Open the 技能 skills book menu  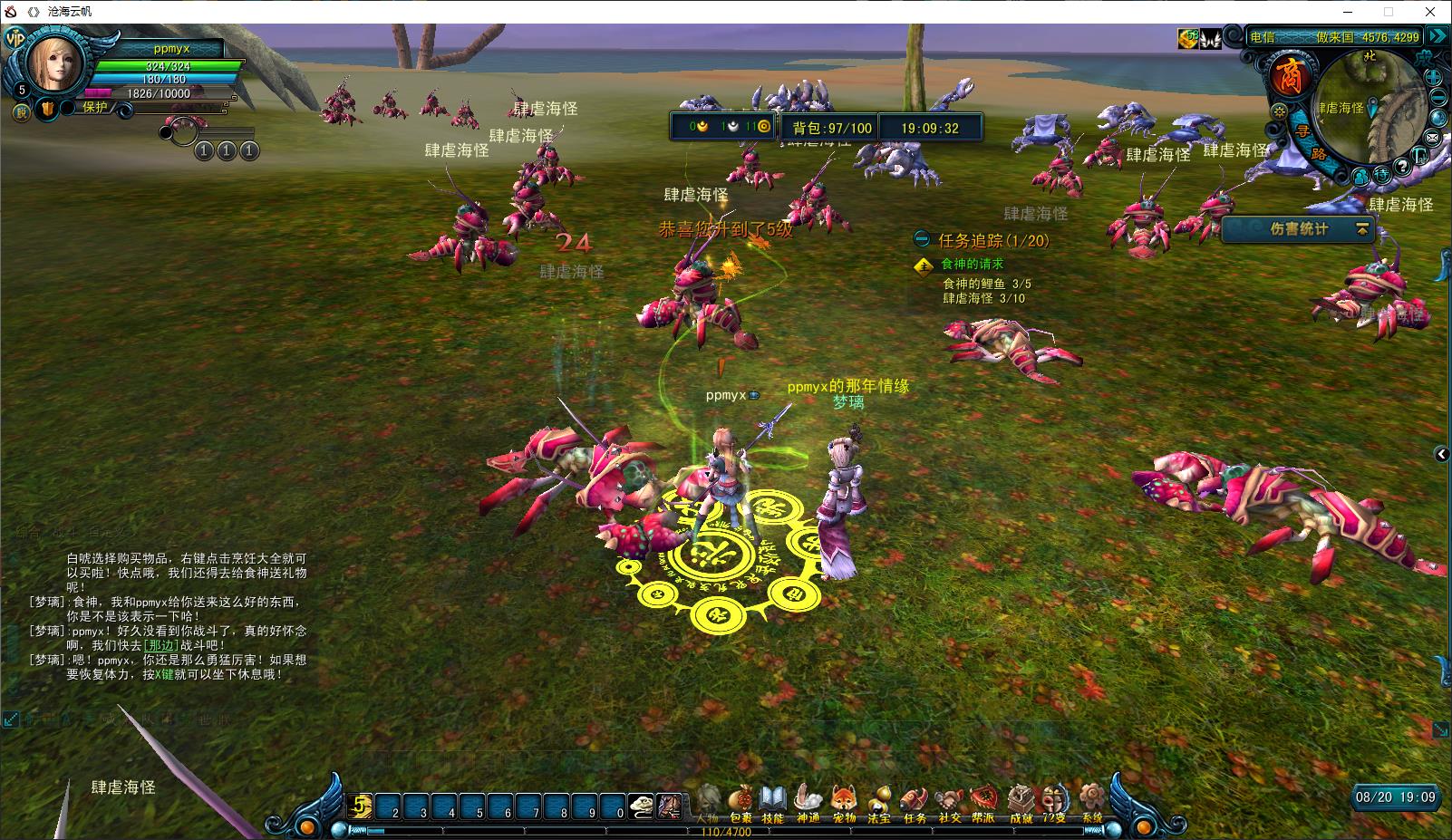(772, 801)
